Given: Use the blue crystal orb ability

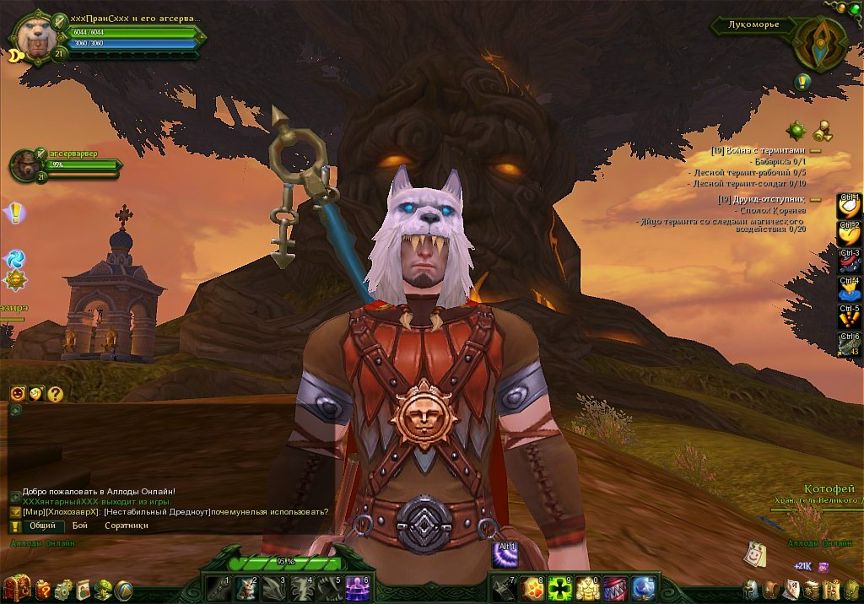Looking at the screenshot, I should point(643,588).
